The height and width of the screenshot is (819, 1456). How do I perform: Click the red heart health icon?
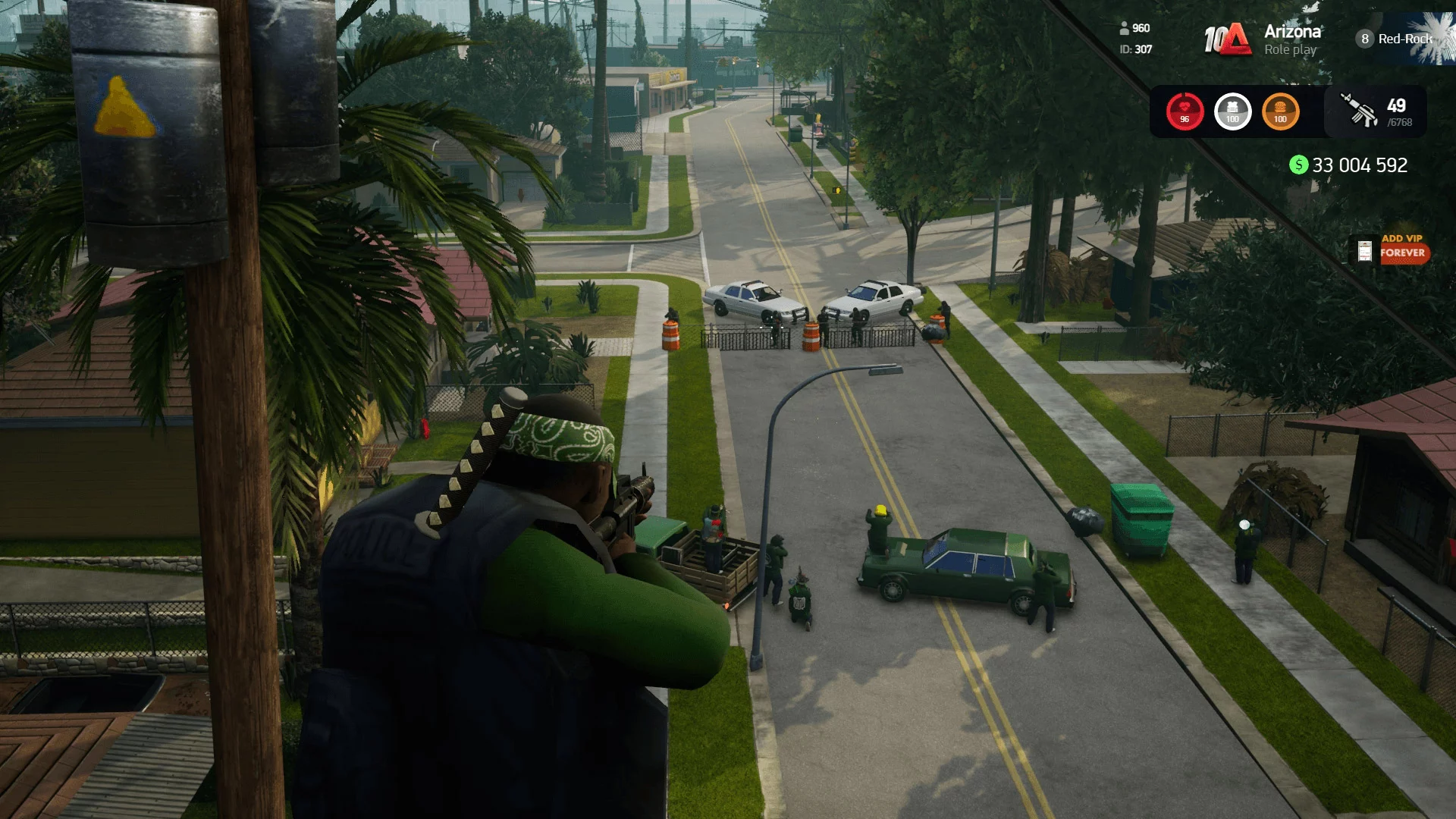point(1185,111)
